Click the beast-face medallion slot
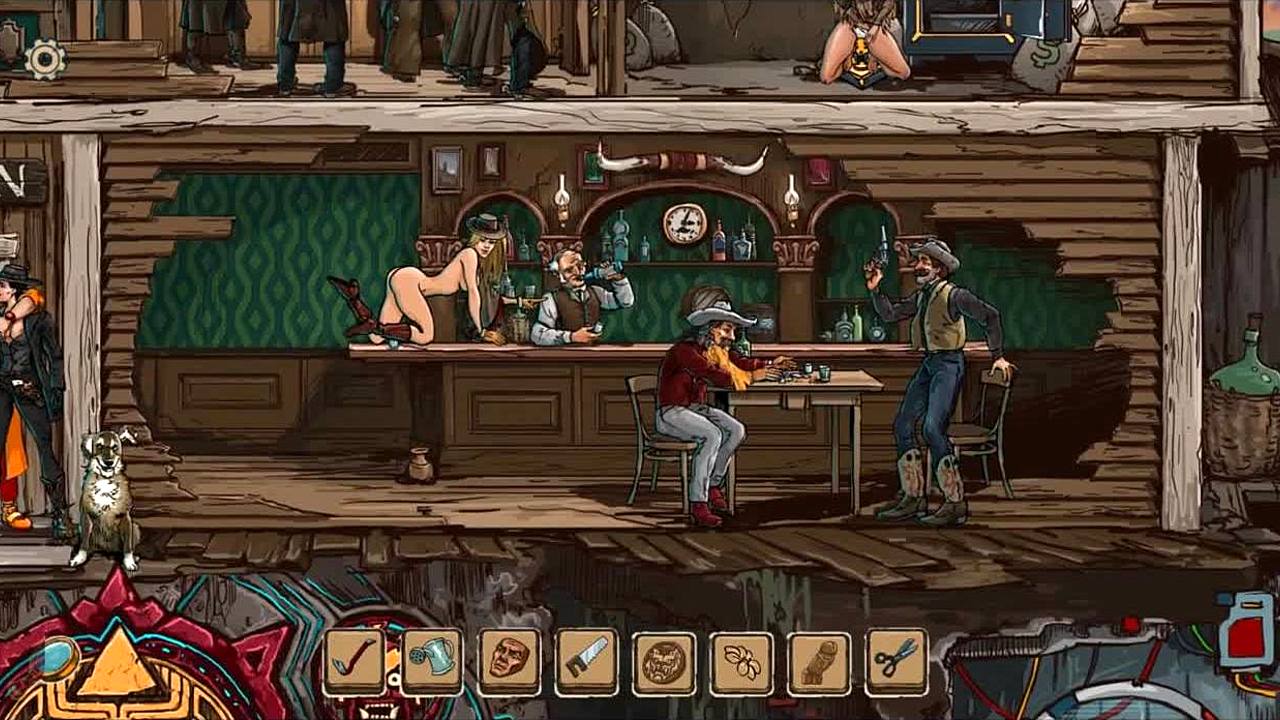 coord(664,662)
